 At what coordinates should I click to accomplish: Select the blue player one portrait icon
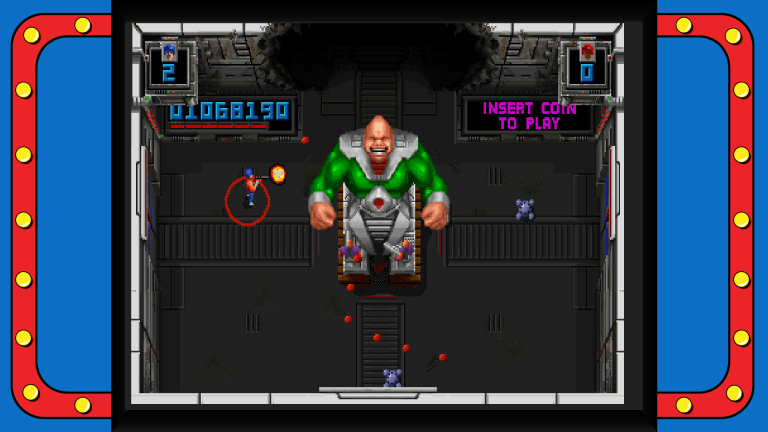168,50
